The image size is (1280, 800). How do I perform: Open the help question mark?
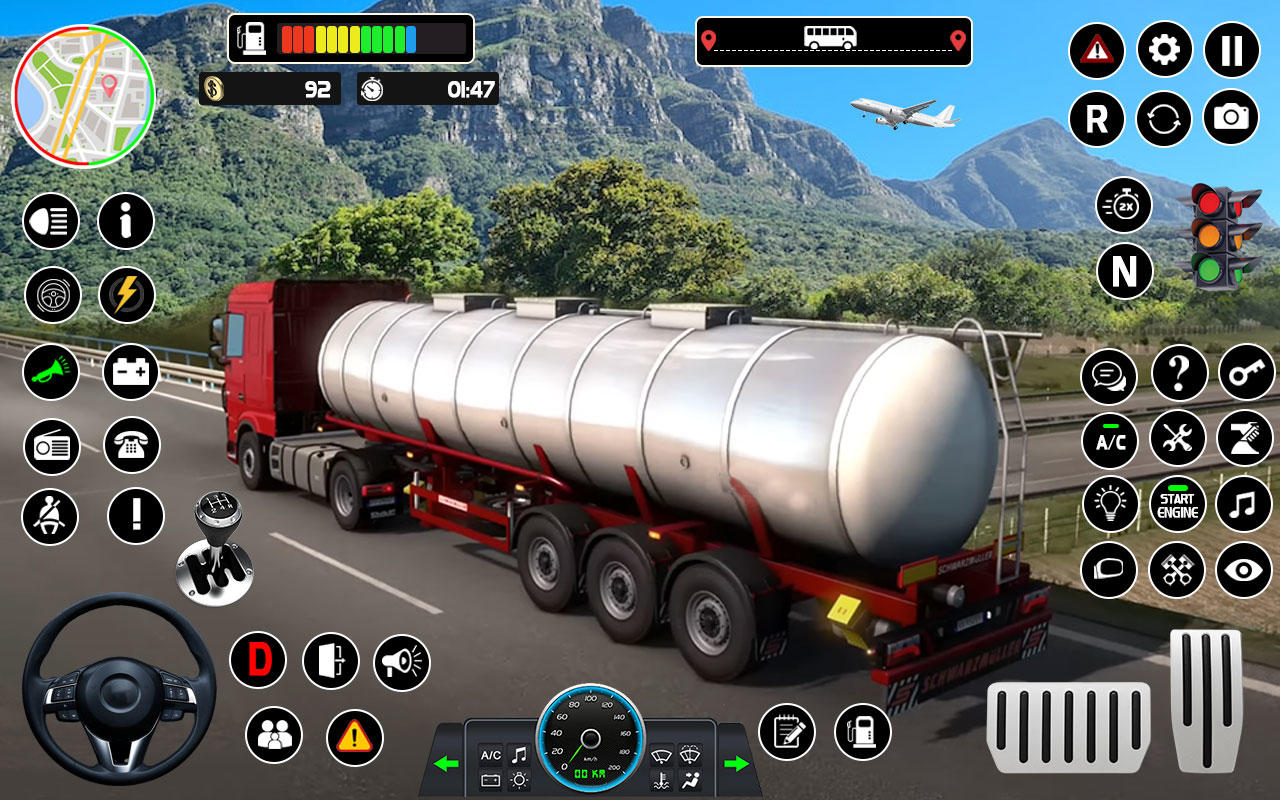(x=1178, y=372)
